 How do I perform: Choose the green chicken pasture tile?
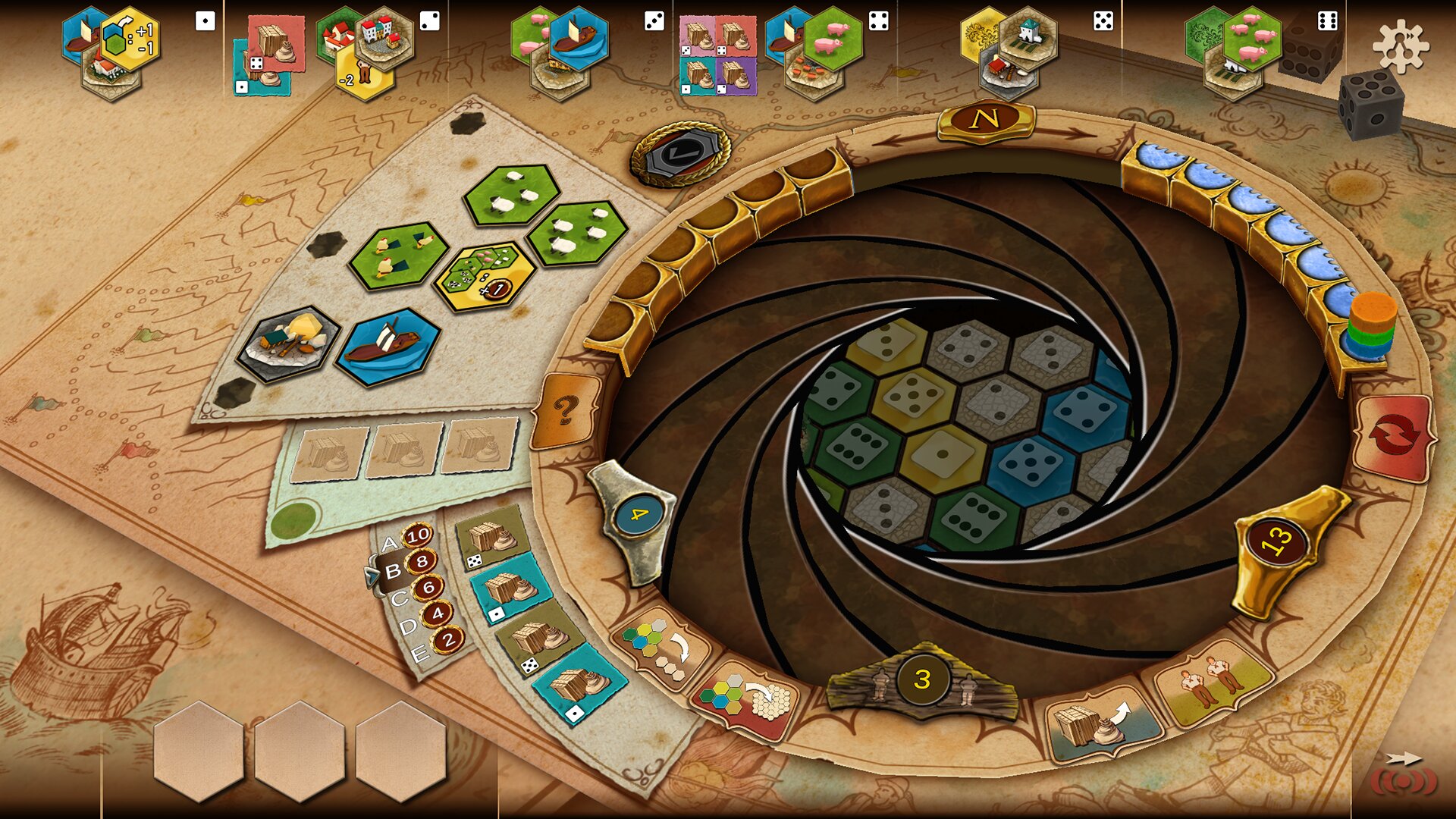[x=397, y=254]
